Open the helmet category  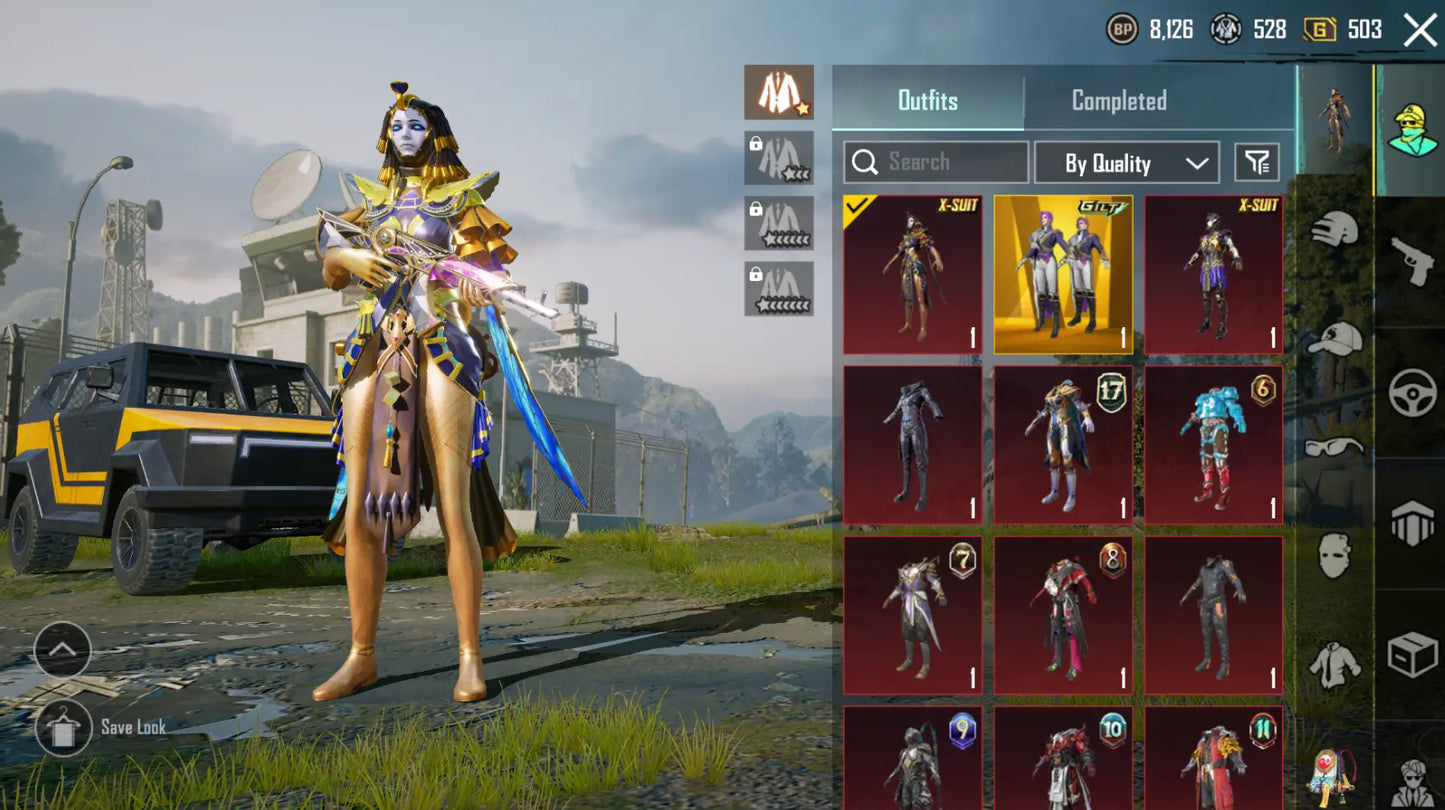[1336, 232]
